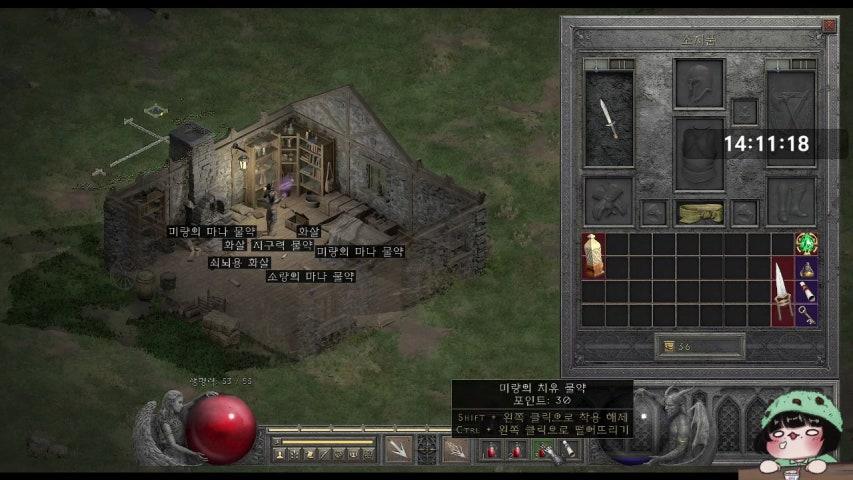
Task: Click the equipped sash in belt slot
Action: [x=699, y=212]
